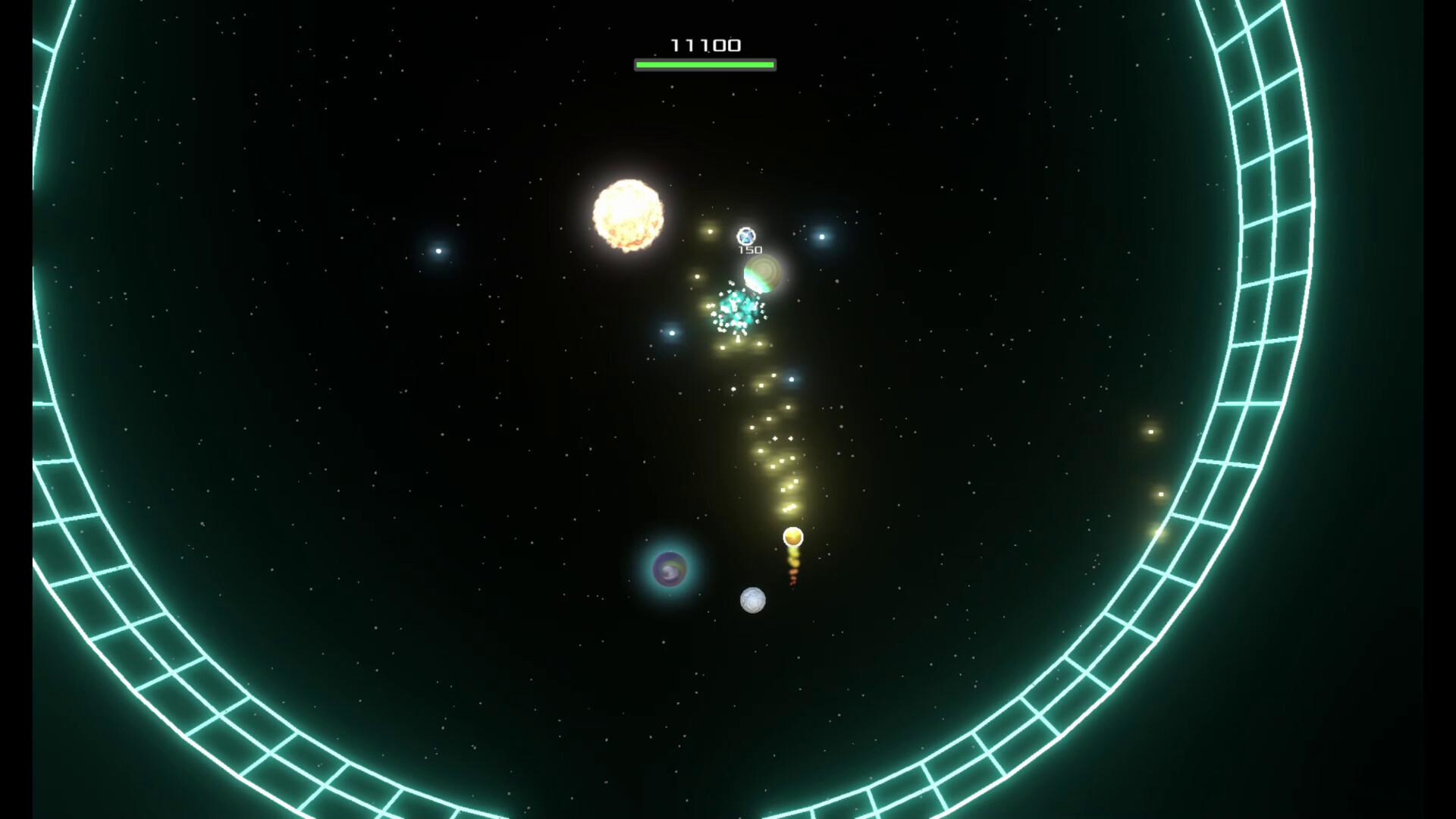Select the flaming sun sphere
This screenshot has height=819, width=1456.
pos(628,215)
